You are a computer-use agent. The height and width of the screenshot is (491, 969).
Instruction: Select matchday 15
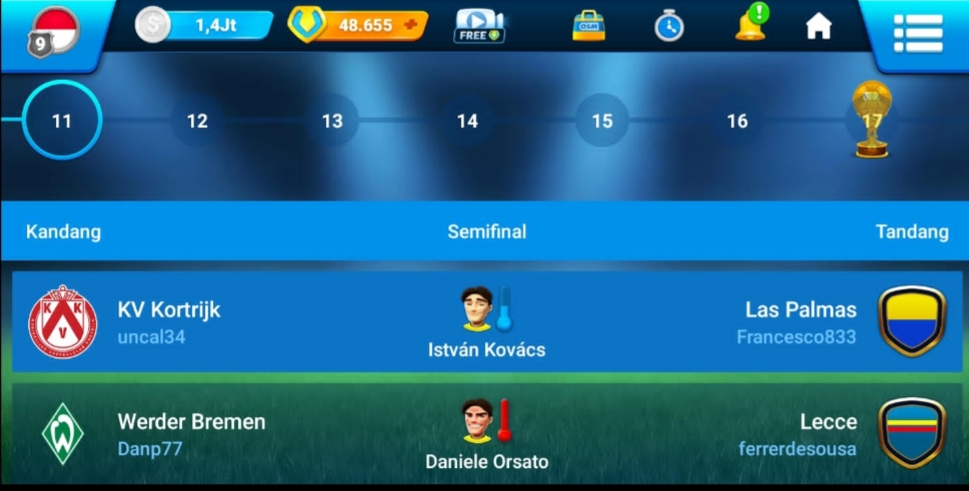pyautogui.click(x=602, y=121)
